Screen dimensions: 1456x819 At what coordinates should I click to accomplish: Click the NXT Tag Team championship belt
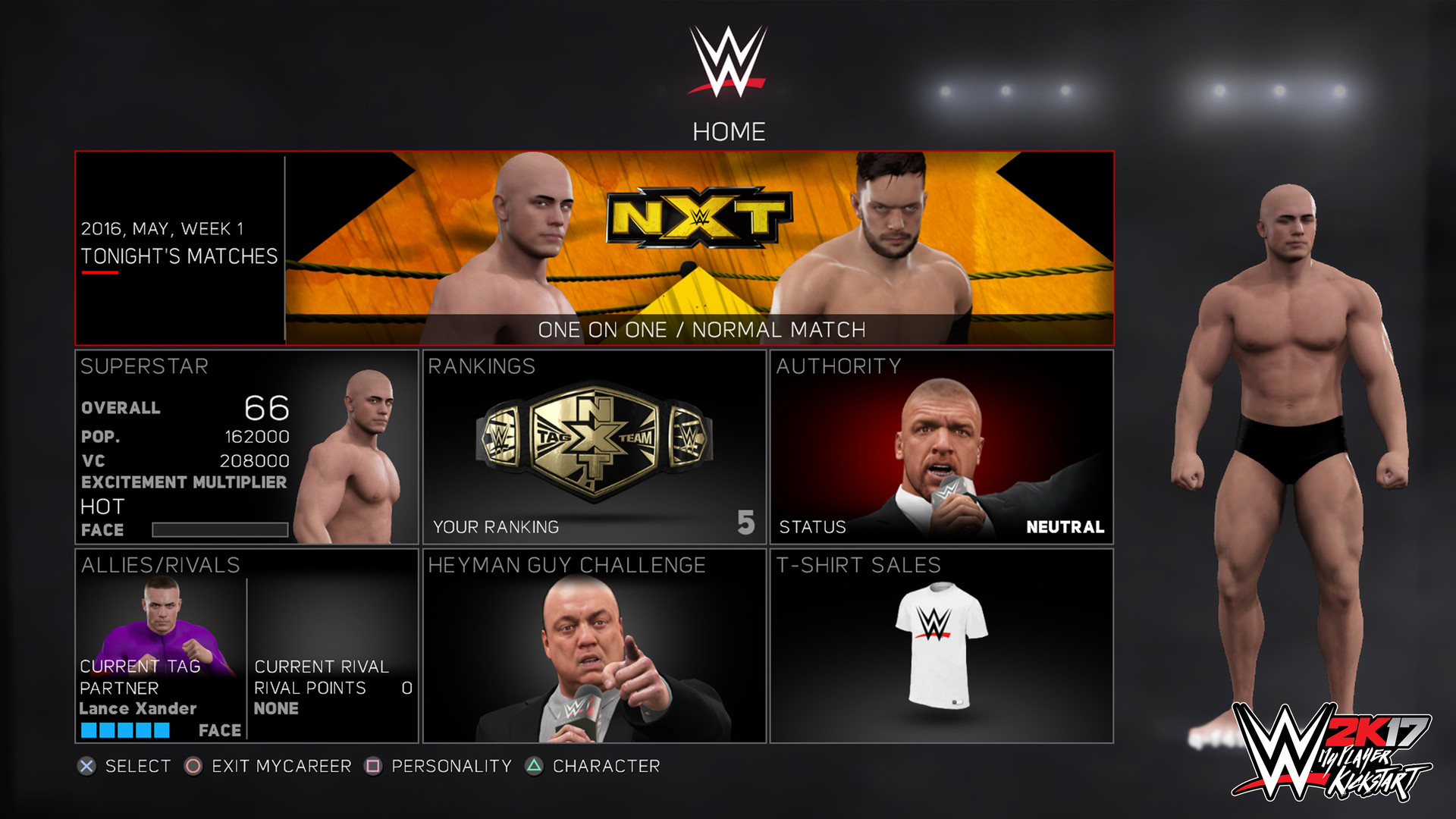[593, 440]
